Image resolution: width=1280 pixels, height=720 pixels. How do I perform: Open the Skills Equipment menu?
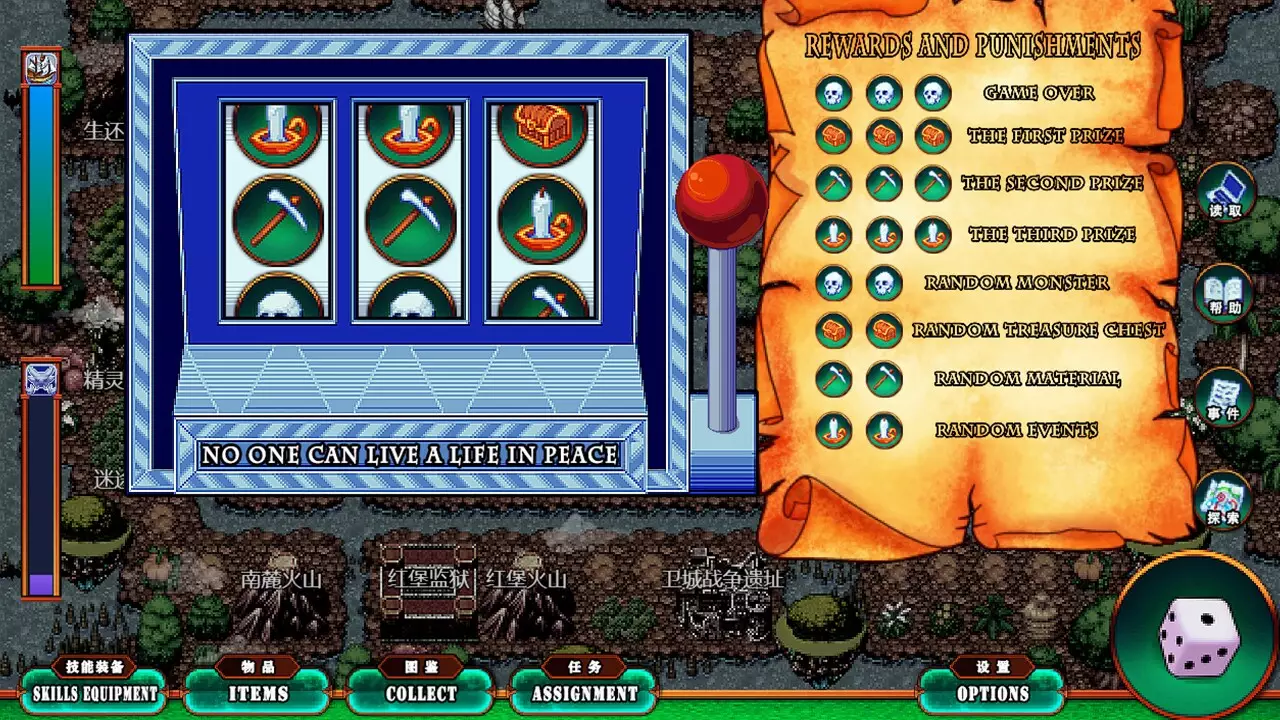[95, 692]
